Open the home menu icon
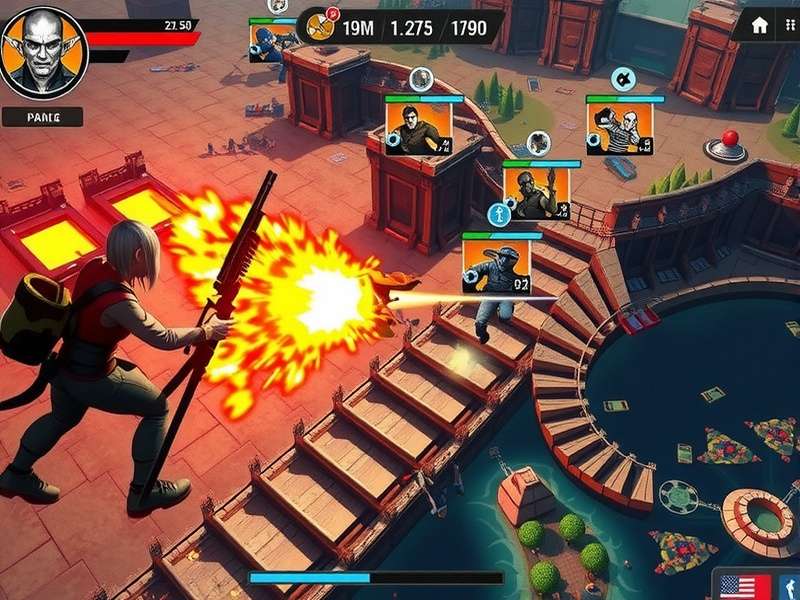The height and width of the screenshot is (600, 800). (759, 25)
